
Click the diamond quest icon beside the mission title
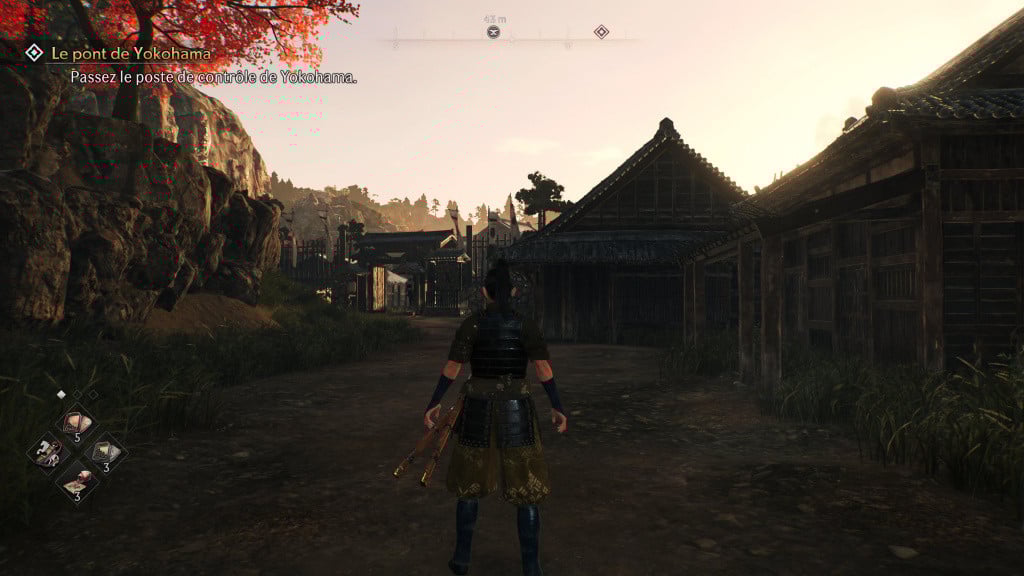coord(34,52)
